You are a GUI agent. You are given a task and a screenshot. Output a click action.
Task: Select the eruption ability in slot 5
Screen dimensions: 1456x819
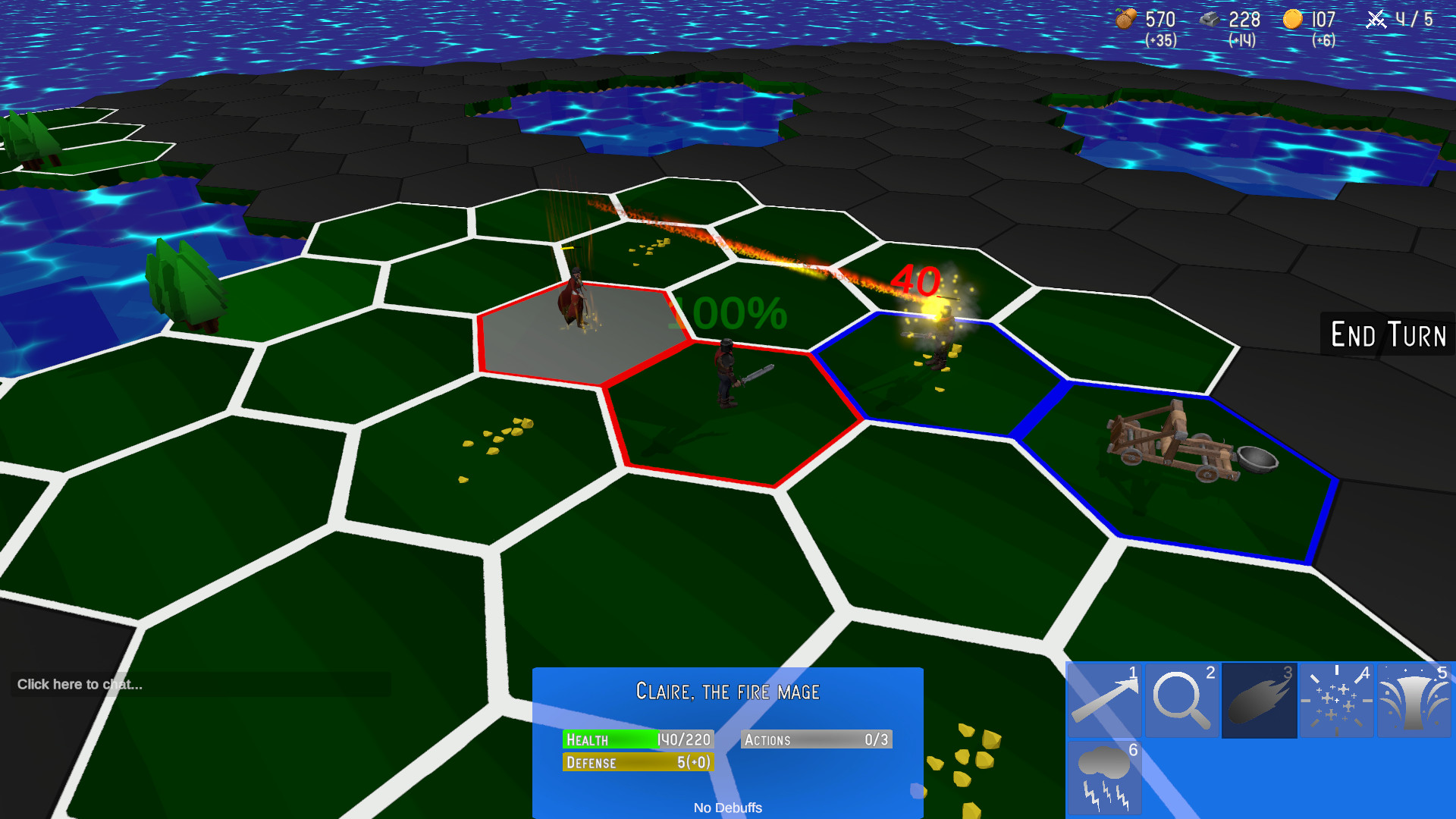tap(1413, 700)
